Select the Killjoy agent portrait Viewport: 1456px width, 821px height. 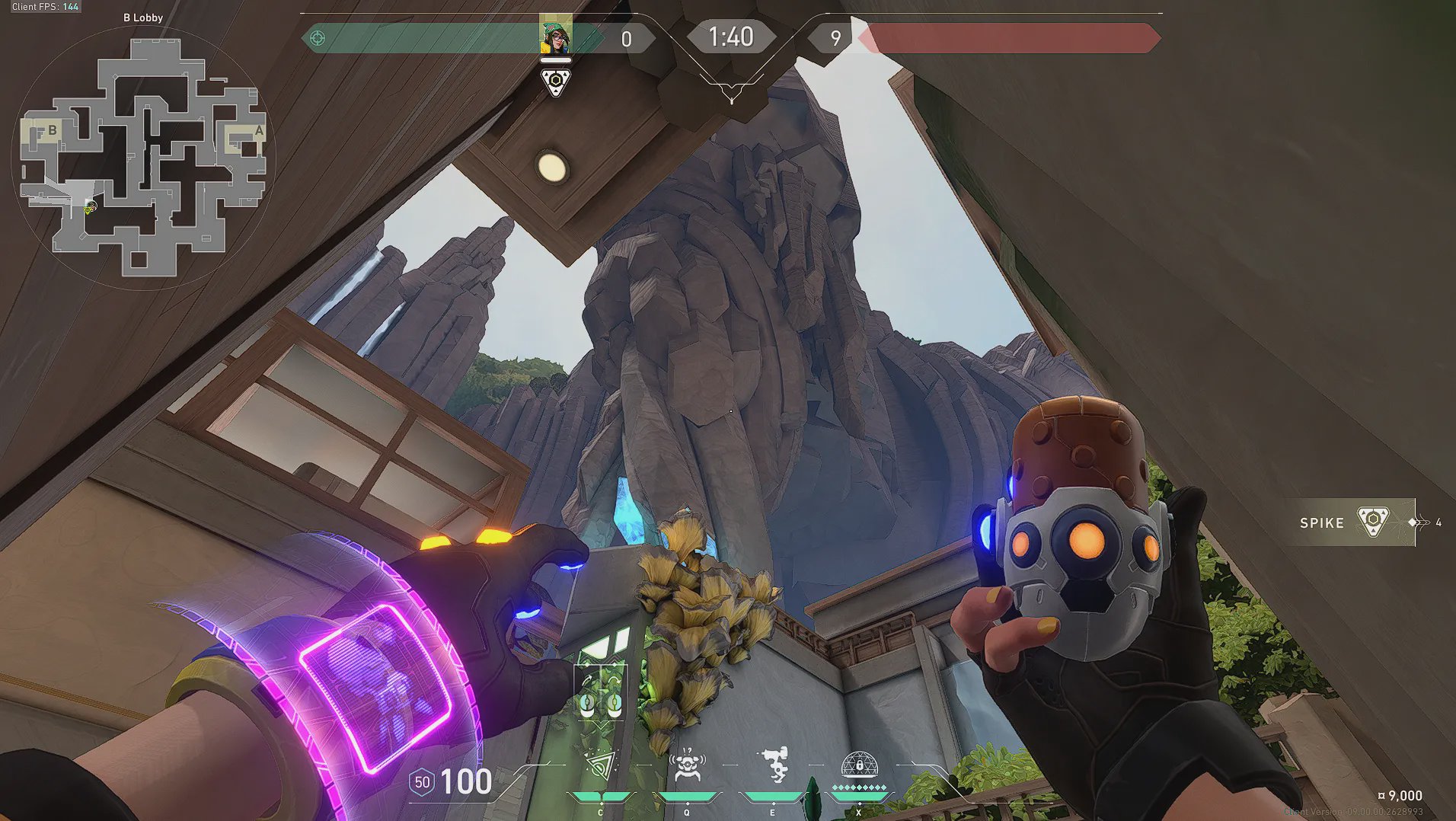[x=555, y=35]
